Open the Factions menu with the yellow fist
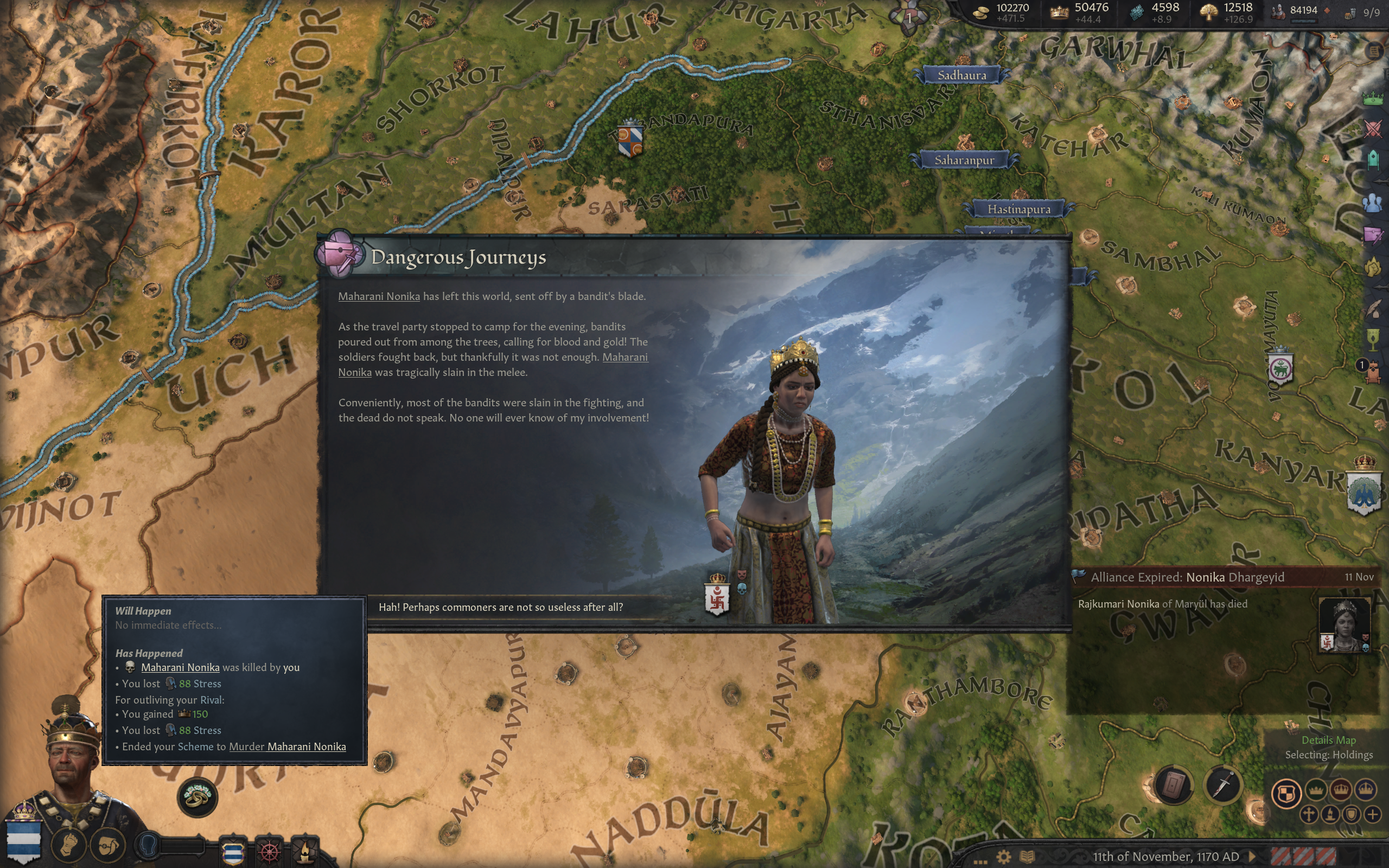Image resolution: width=1389 pixels, height=868 pixels. 1373,267
